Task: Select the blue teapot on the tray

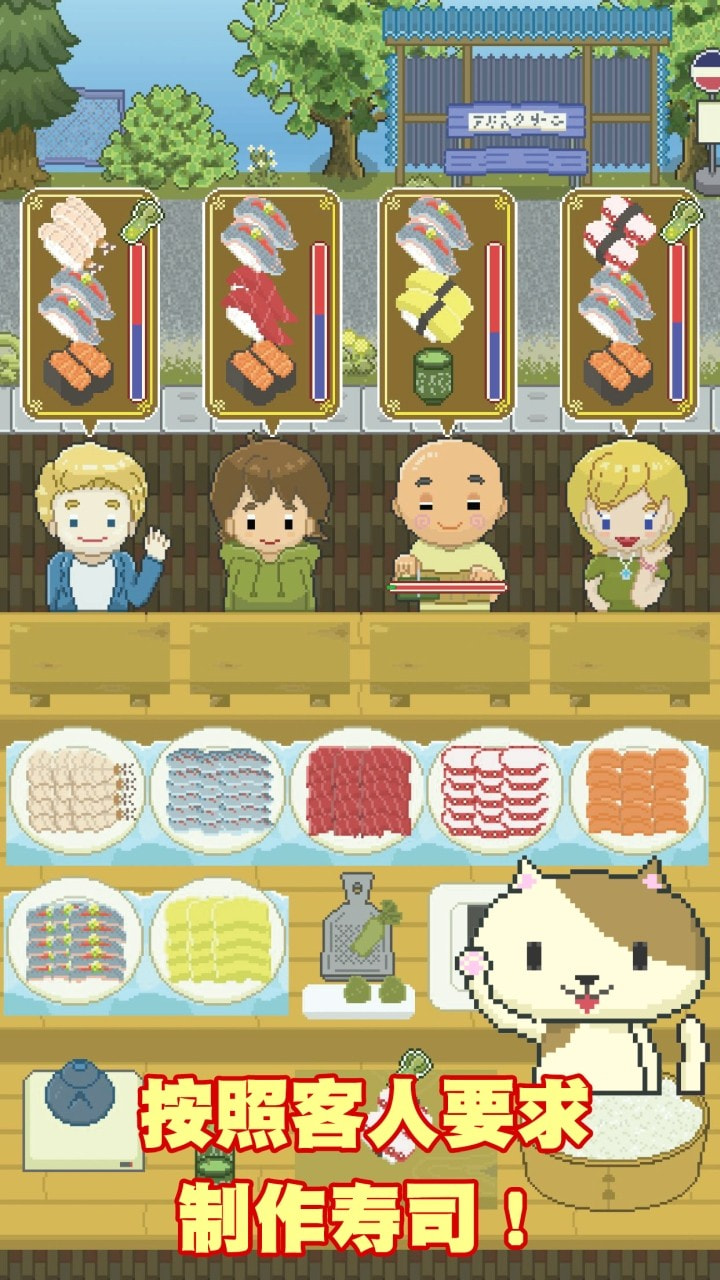Action: point(80,1095)
